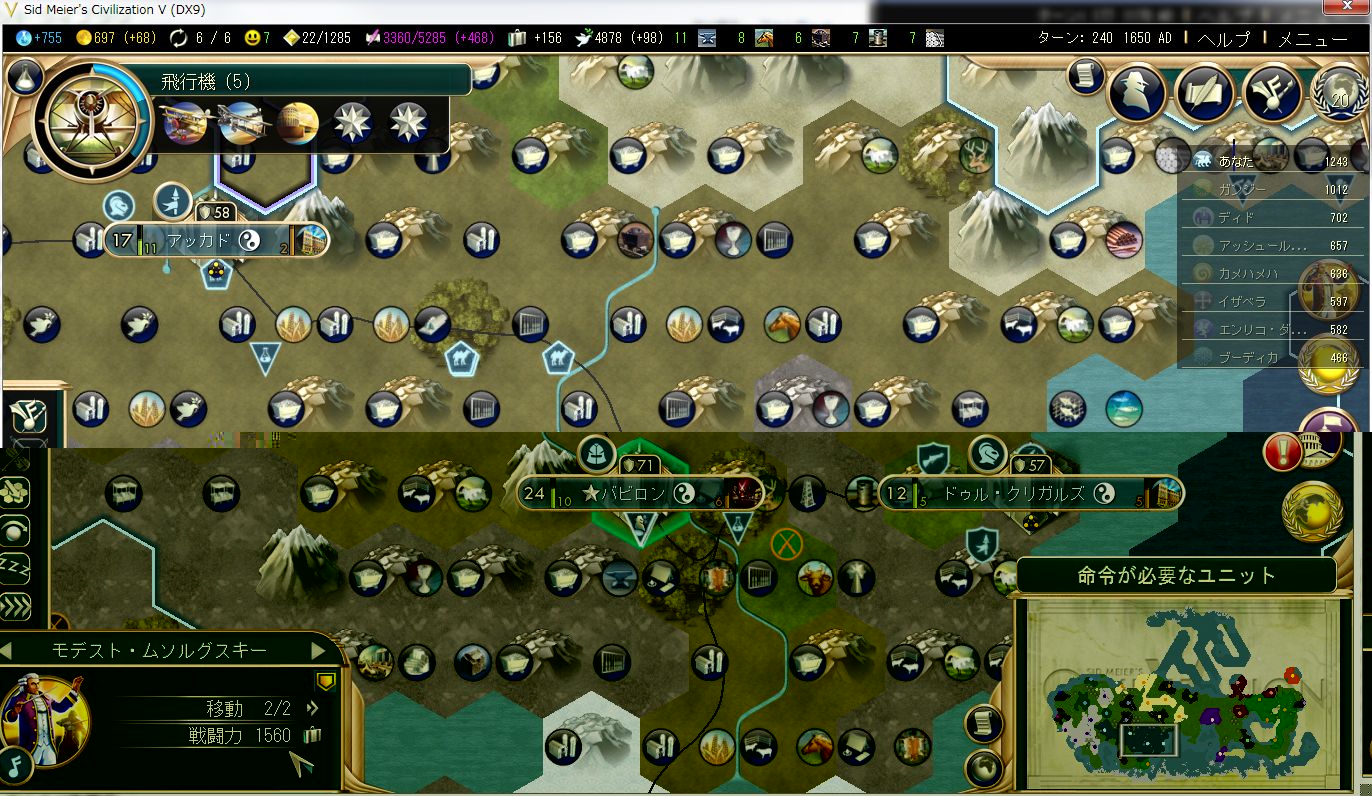Screen dimensions: 1372x796
Task: Open the ヘルプ help link
Action: (x=1223, y=39)
